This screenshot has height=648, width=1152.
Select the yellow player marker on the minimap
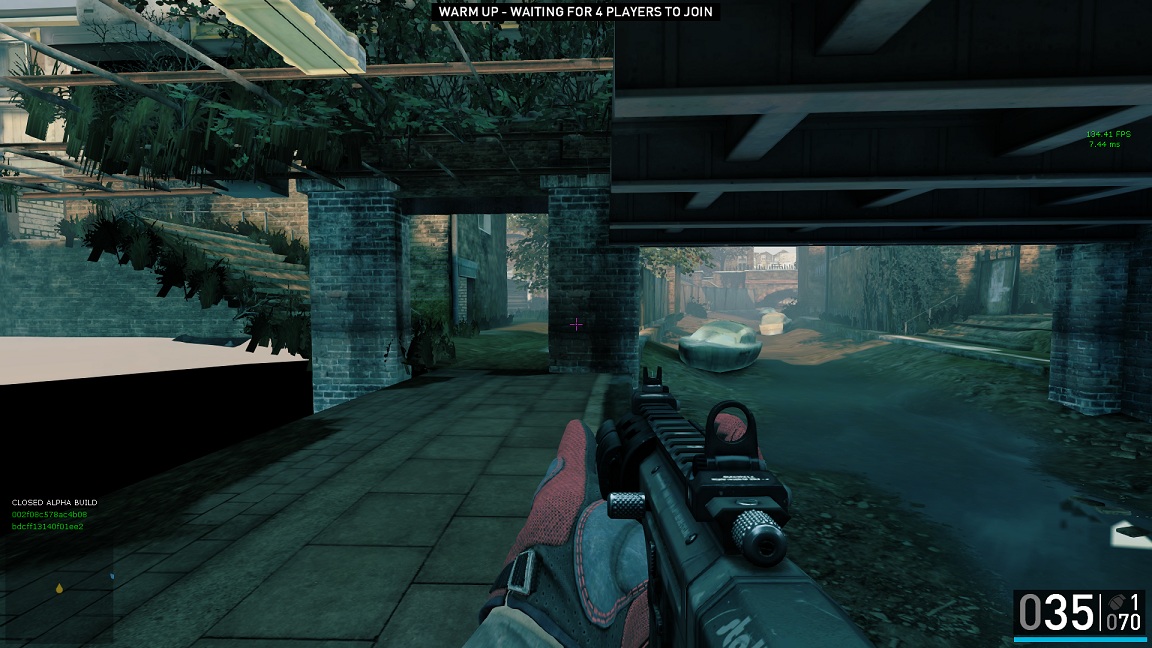tap(59, 588)
